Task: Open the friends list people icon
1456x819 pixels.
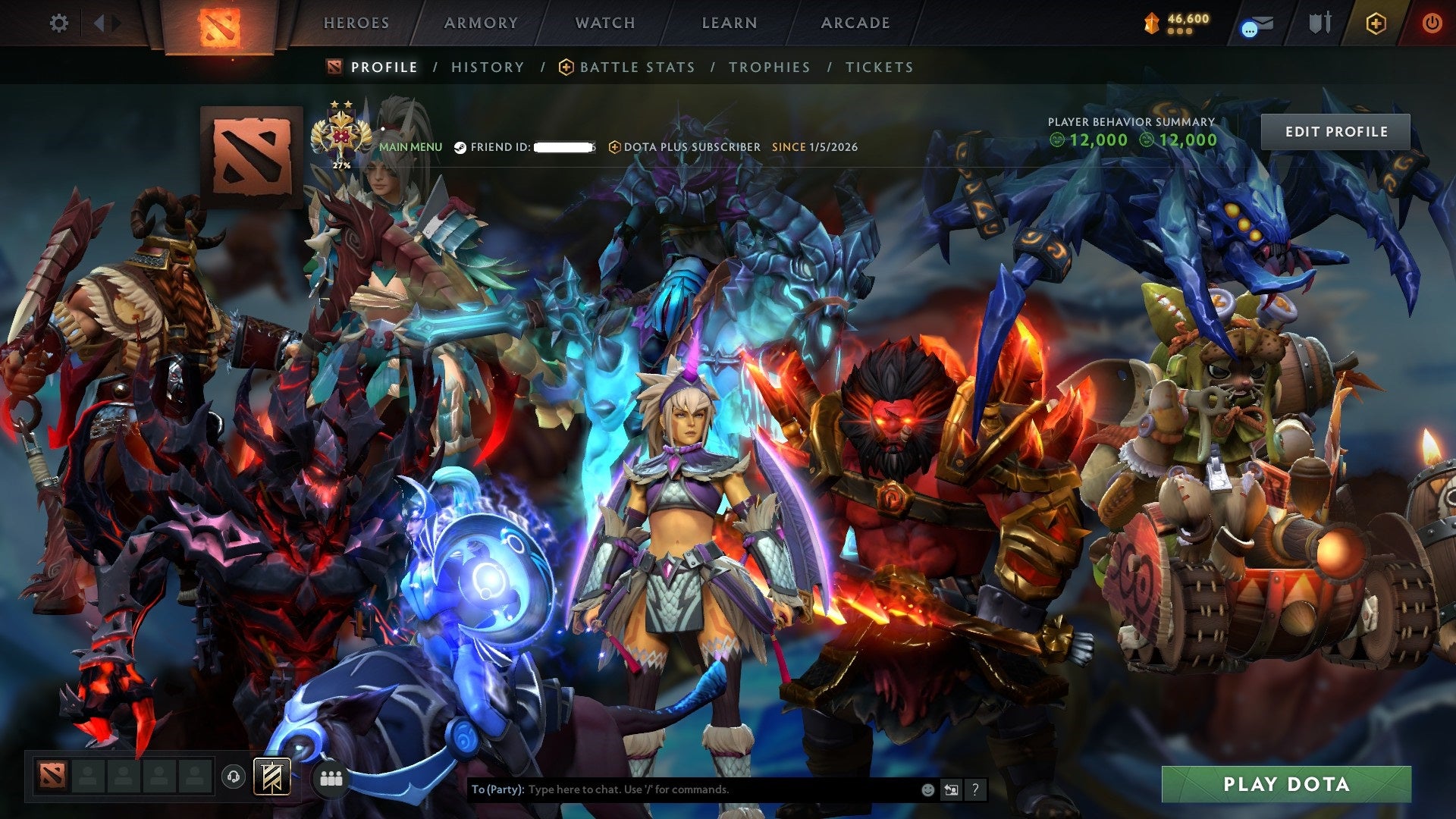Action: [332, 778]
